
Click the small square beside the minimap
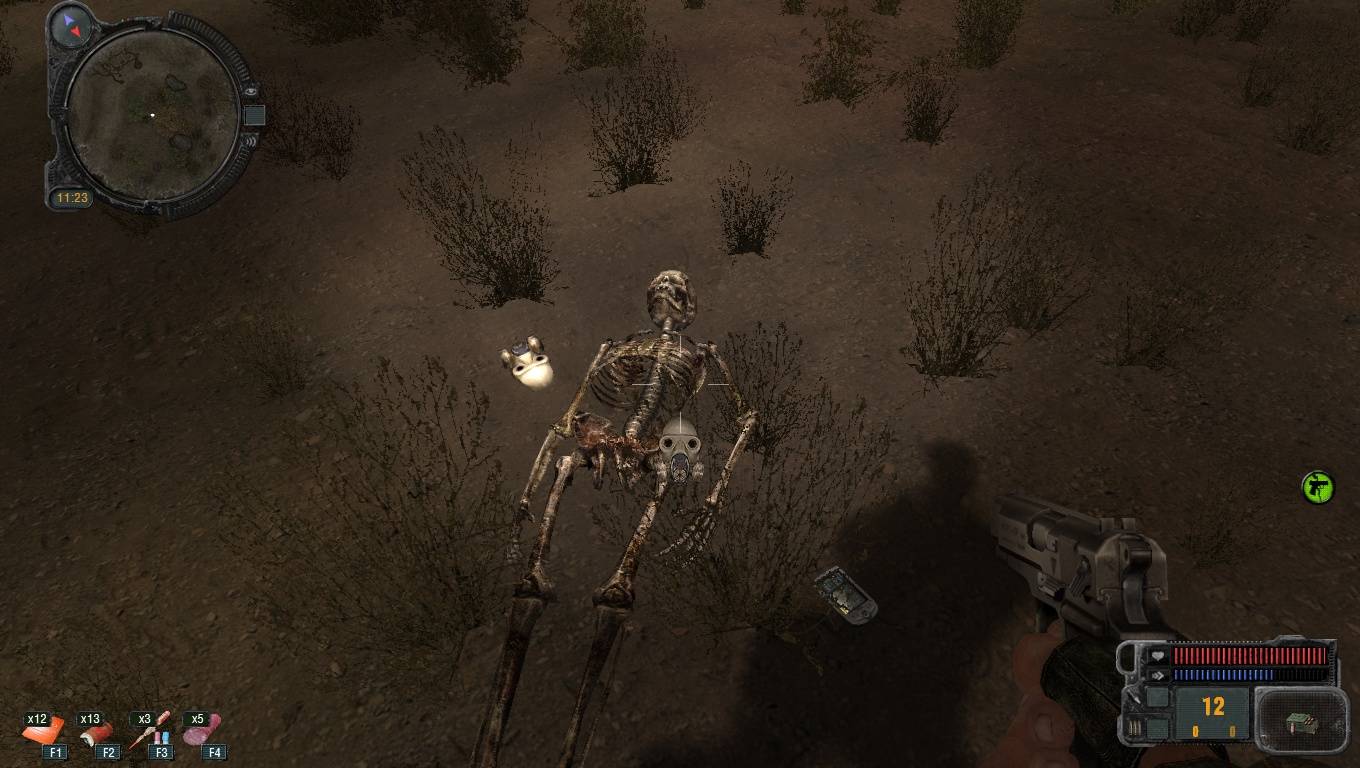pos(254,115)
